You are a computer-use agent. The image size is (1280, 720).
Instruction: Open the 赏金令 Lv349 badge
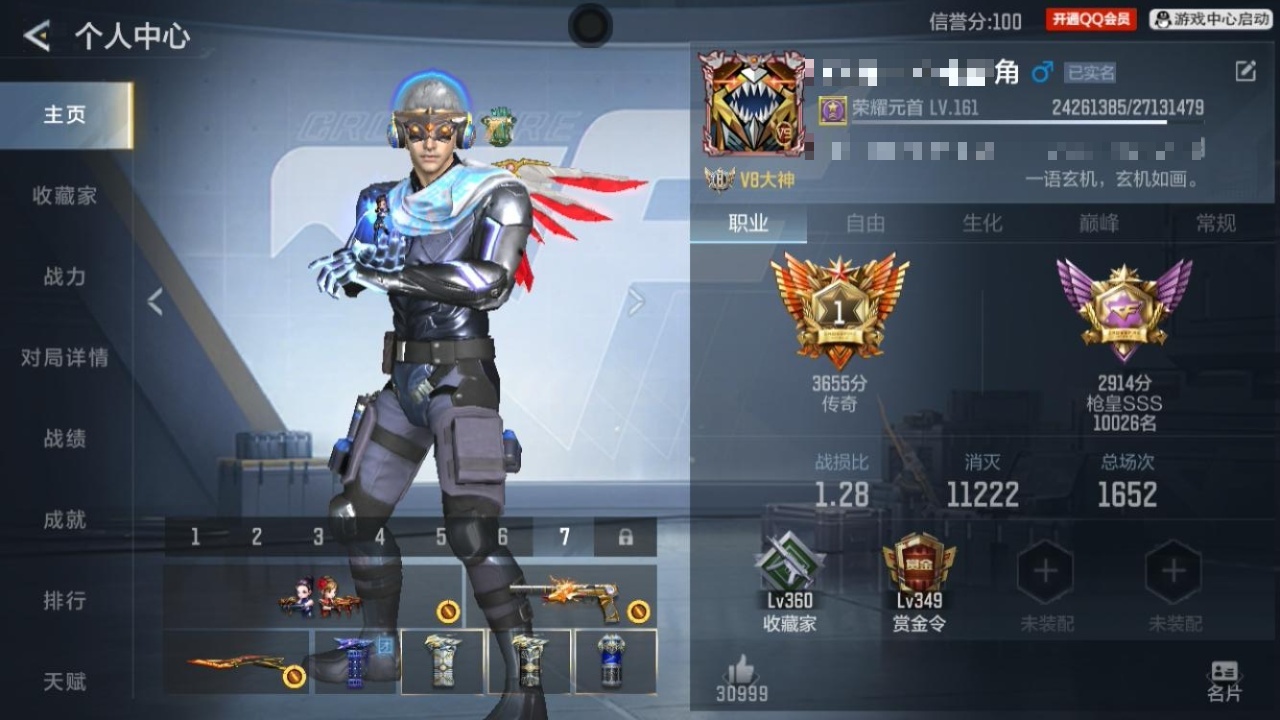pyautogui.click(x=918, y=580)
